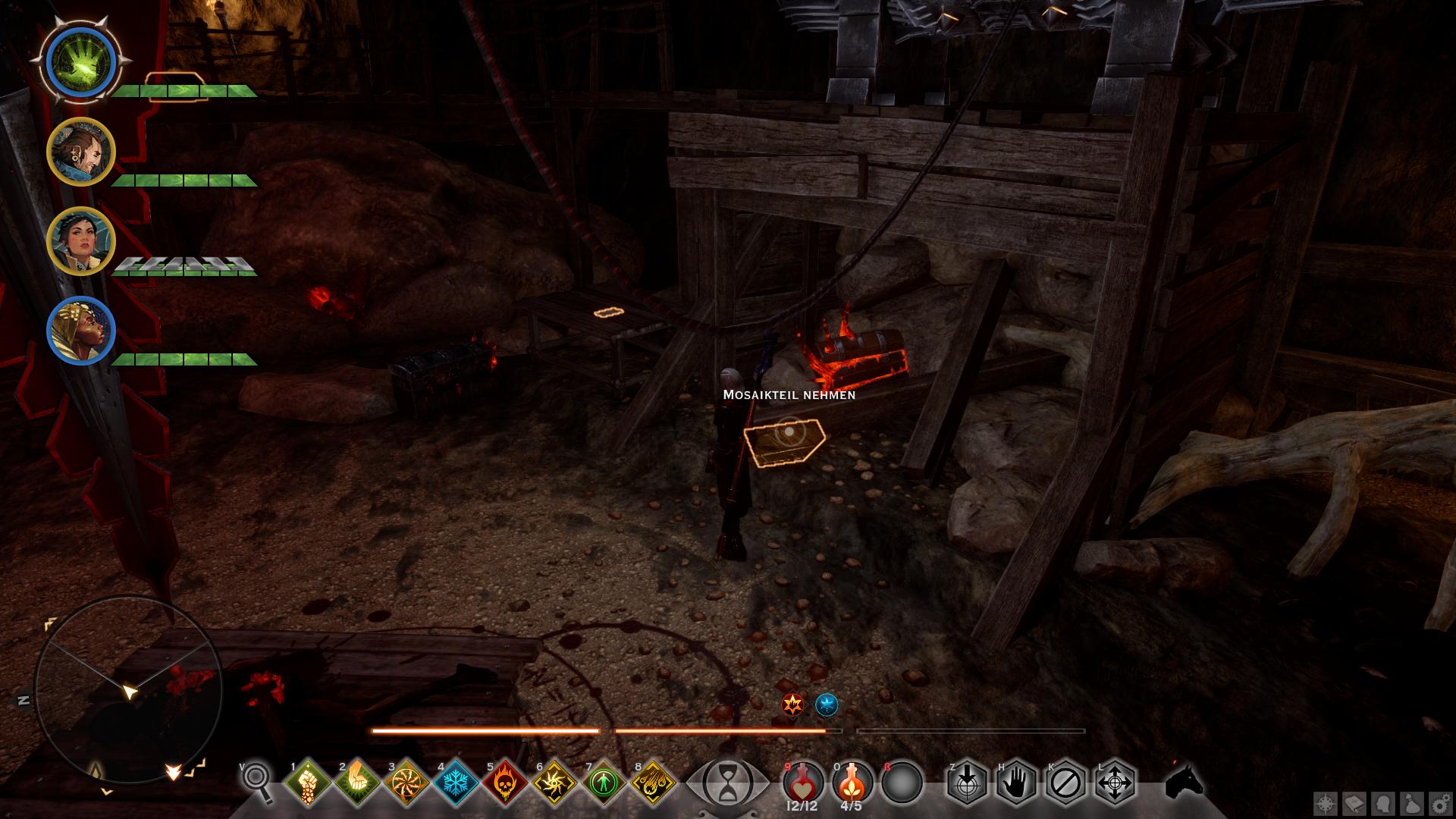Cast the swirling vortex ability in slot 3
Image resolution: width=1456 pixels, height=819 pixels.
click(406, 782)
